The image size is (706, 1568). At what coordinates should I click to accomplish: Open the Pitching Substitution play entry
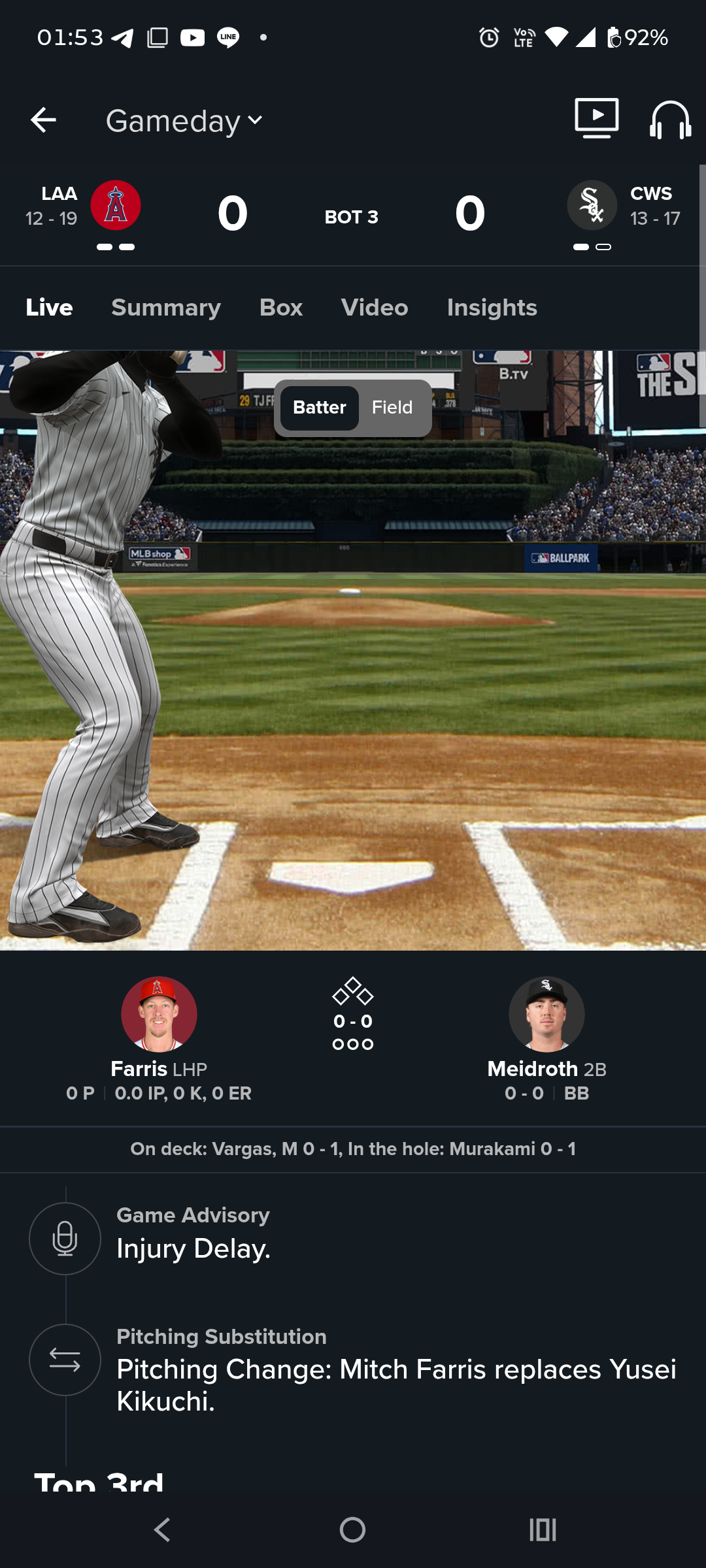point(396,1369)
